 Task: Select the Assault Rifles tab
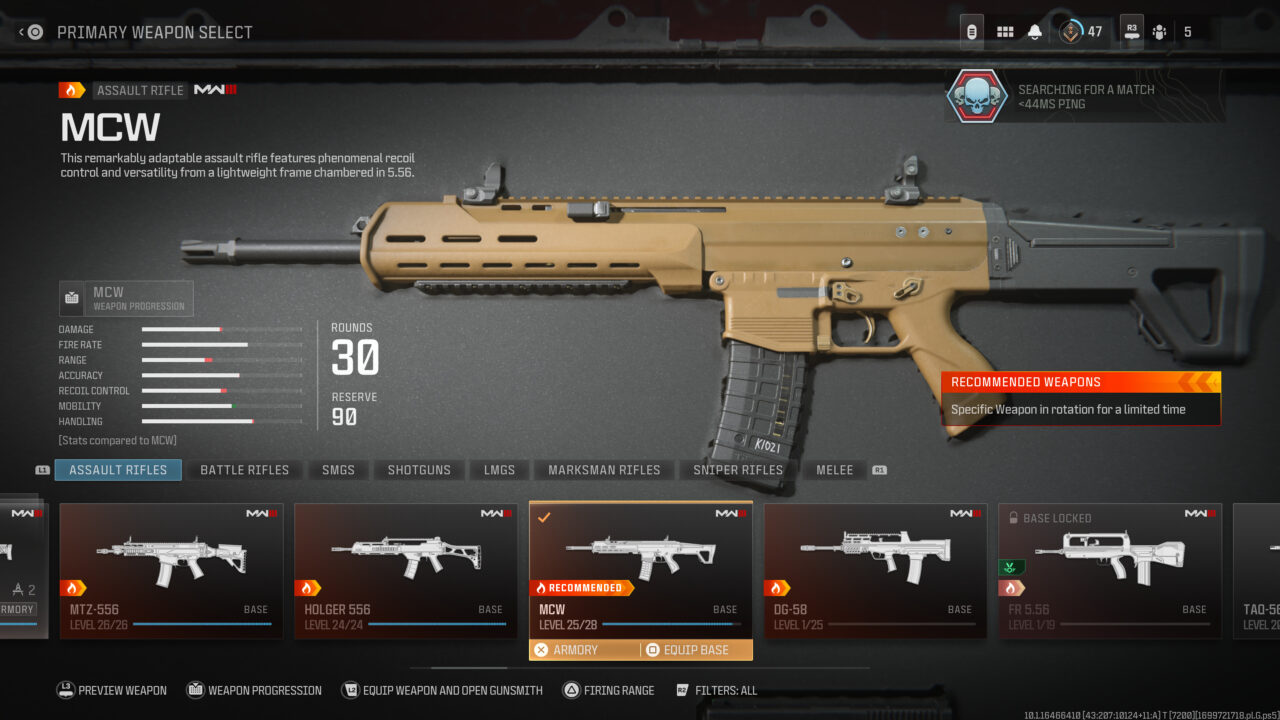pos(118,470)
